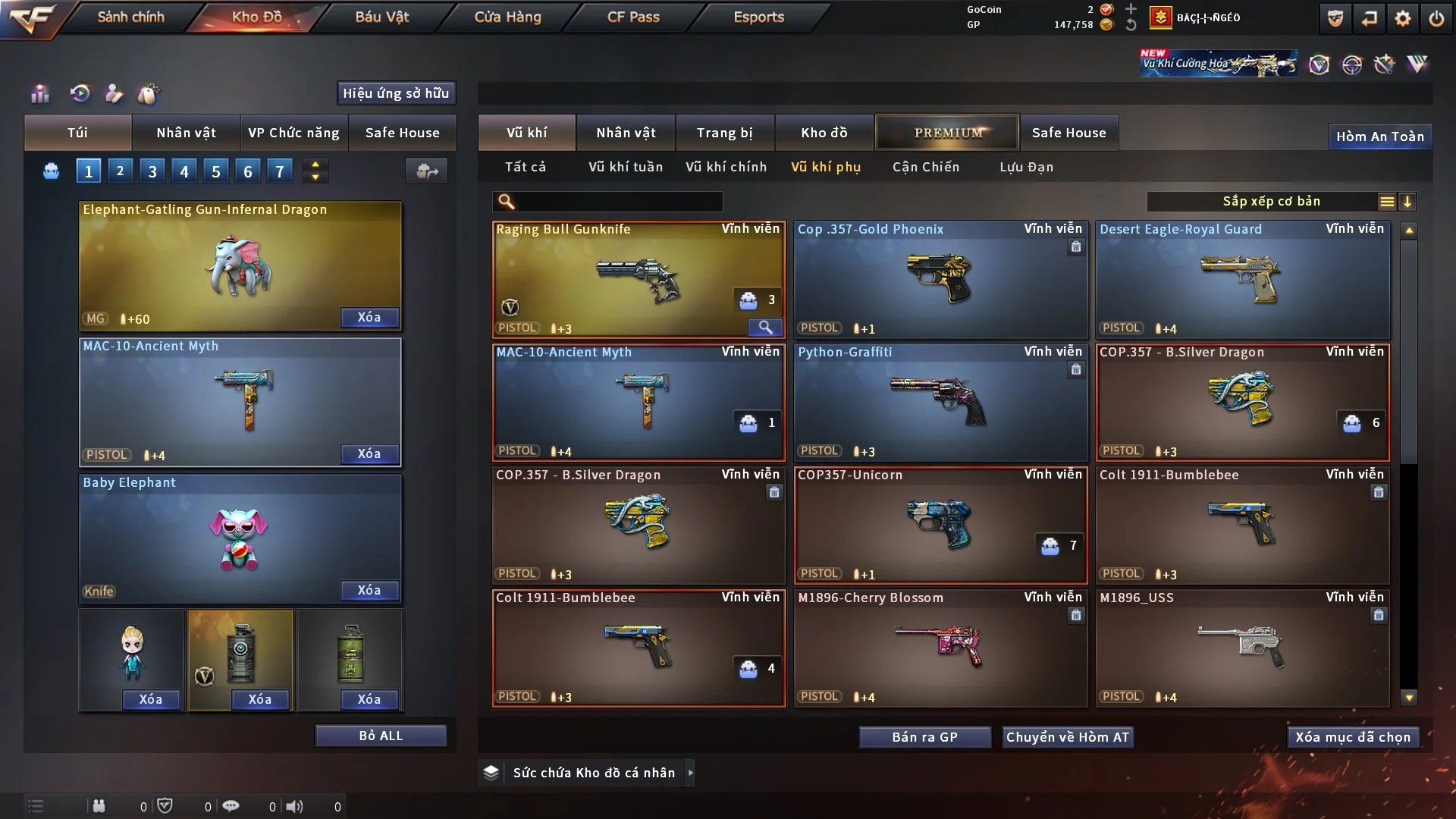Screen dimensions: 1456x819
Task: Choose the Python-Graffiti revolver
Action: point(940,402)
